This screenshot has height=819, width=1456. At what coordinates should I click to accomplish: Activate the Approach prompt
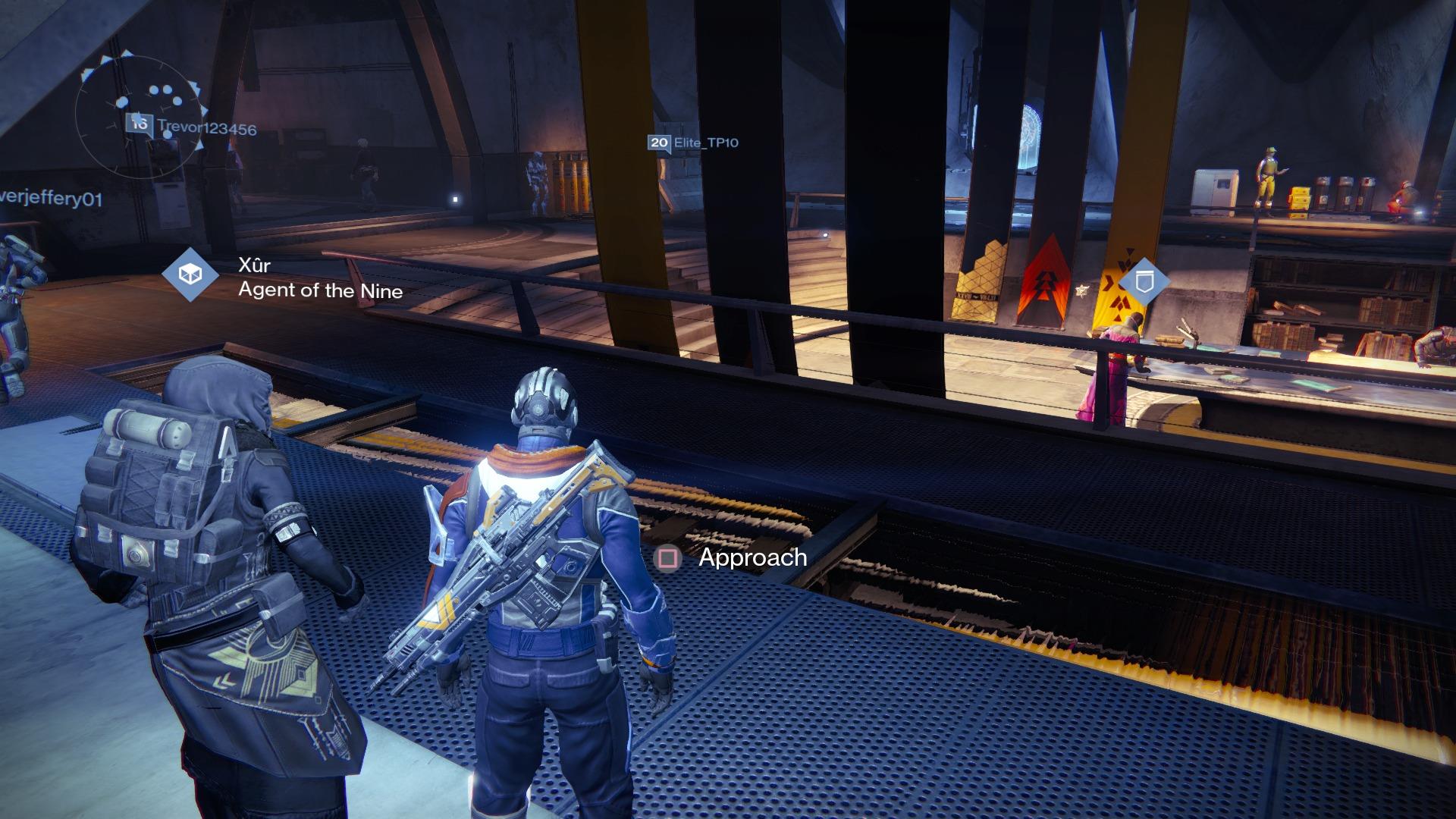click(x=752, y=560)
